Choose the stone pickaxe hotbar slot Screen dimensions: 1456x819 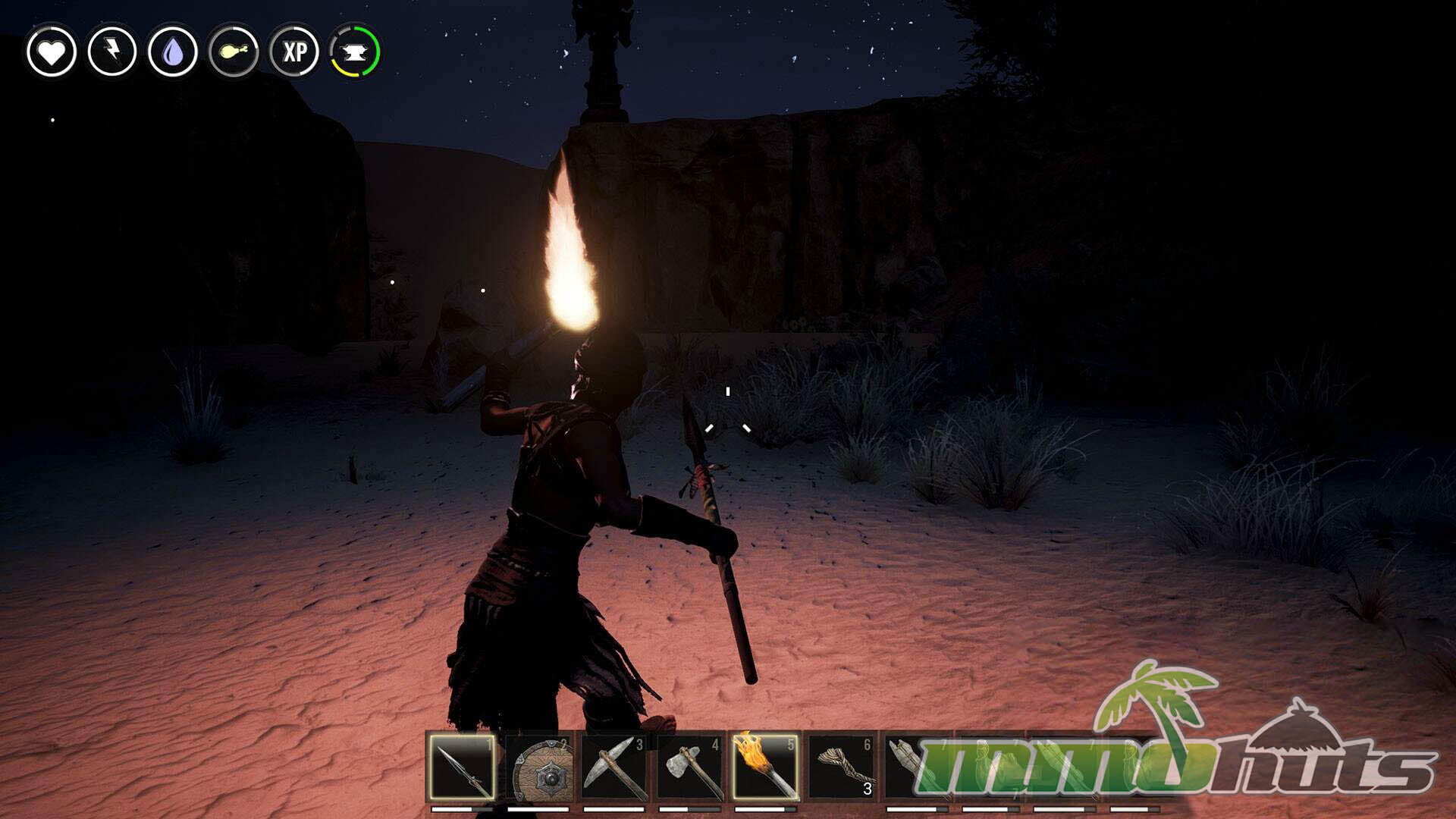pyautogui.click(x=613, y=766)
